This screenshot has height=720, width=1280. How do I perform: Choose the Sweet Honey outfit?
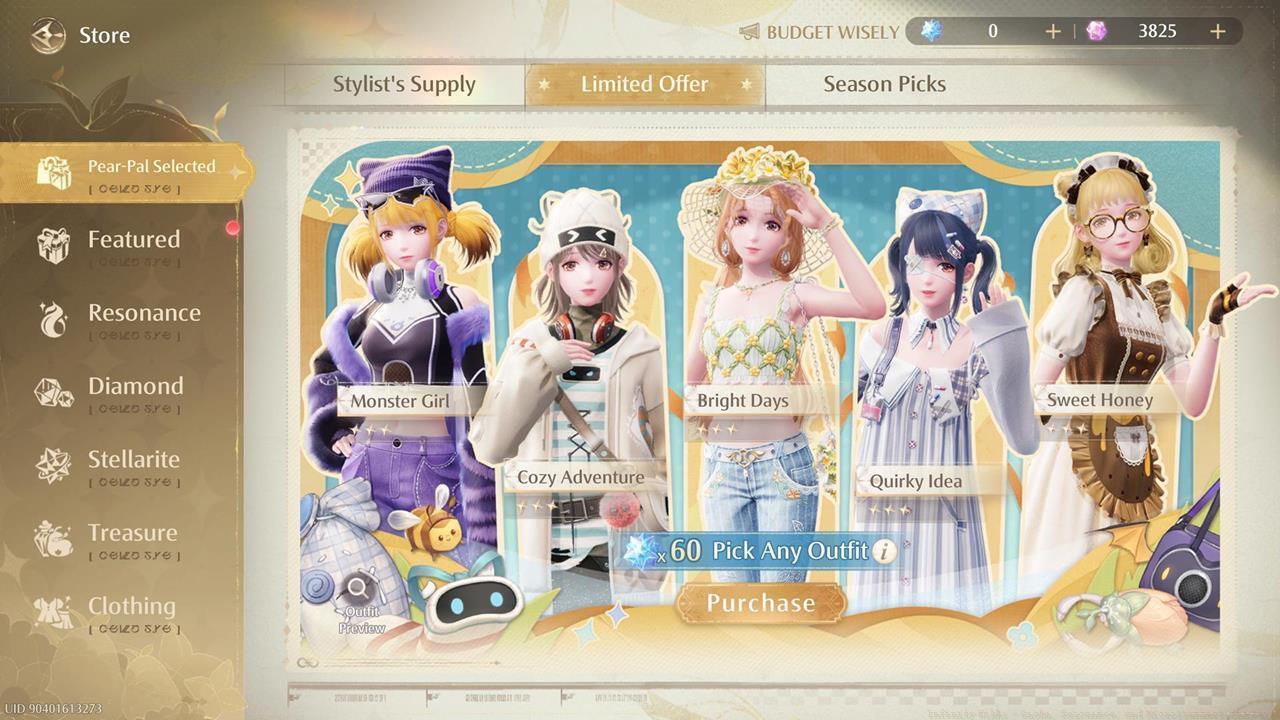click(x=1100, y=400)
